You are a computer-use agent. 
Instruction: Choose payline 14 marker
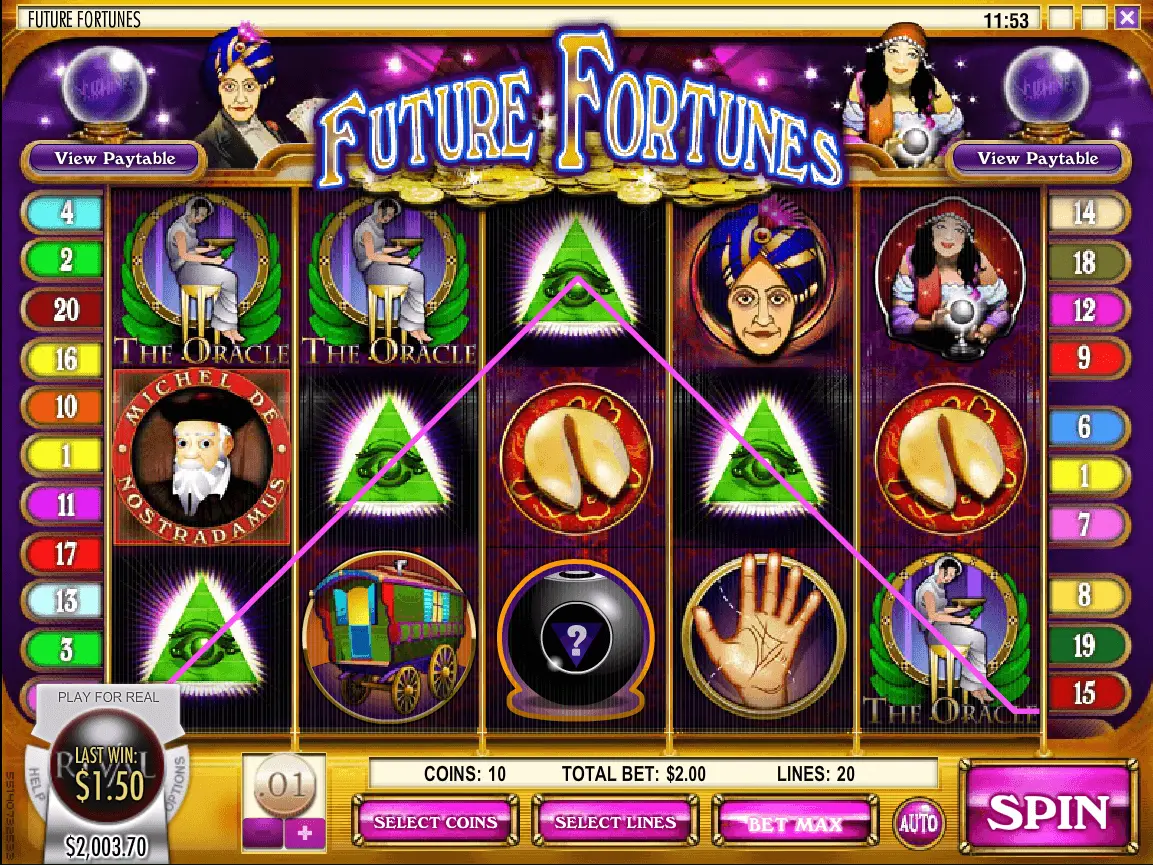click(1085, 213)
